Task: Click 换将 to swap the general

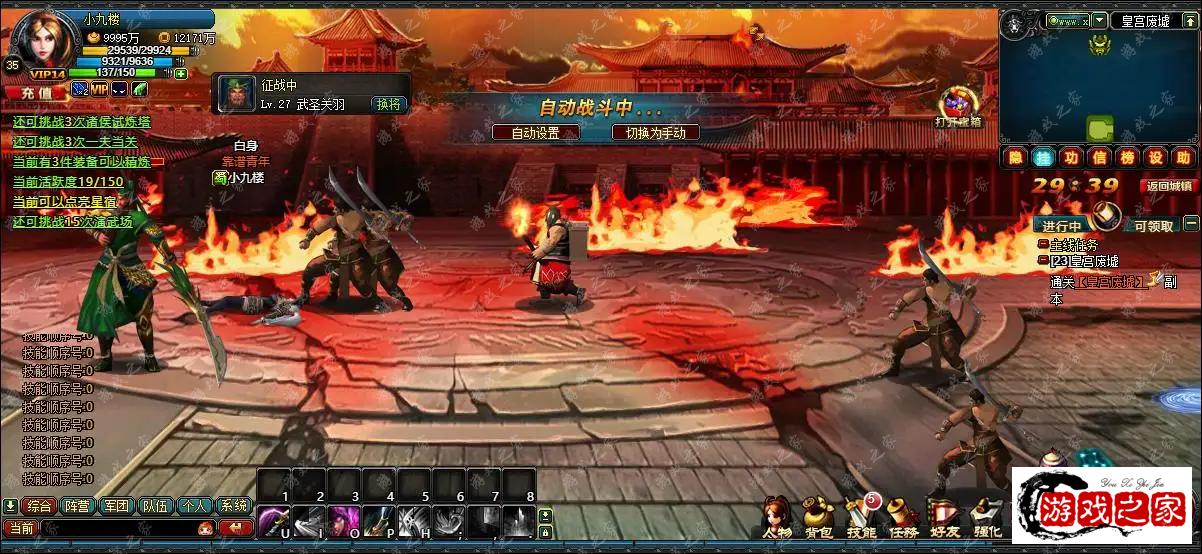Action: click(388, 104)
